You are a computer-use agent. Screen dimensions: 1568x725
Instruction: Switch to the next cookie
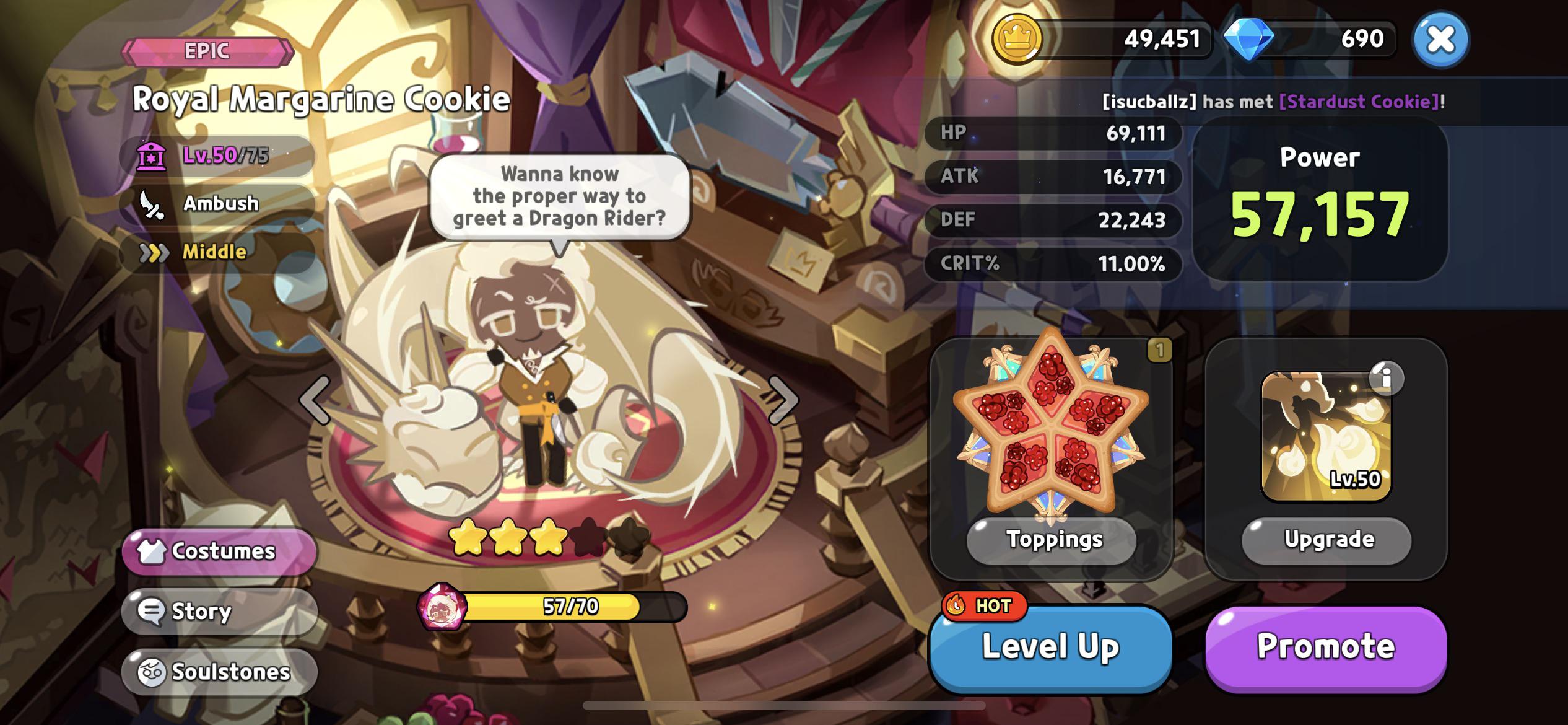click(783, 401)
